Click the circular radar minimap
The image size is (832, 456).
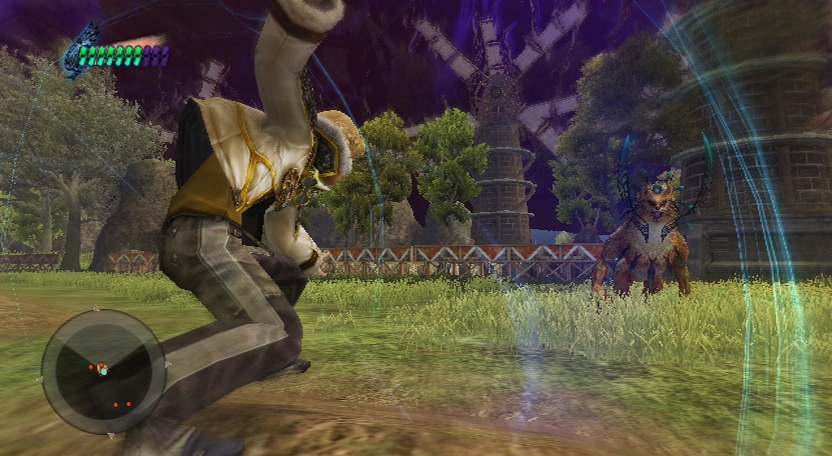point(102,371)
